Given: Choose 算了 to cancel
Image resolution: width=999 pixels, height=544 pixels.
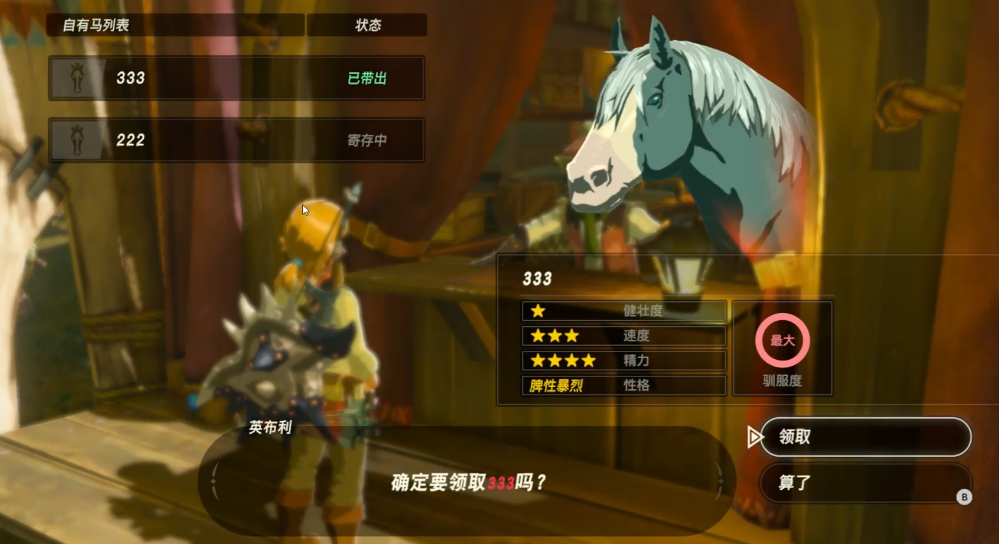Looking at the screenshot, I should tap(865, 482).
